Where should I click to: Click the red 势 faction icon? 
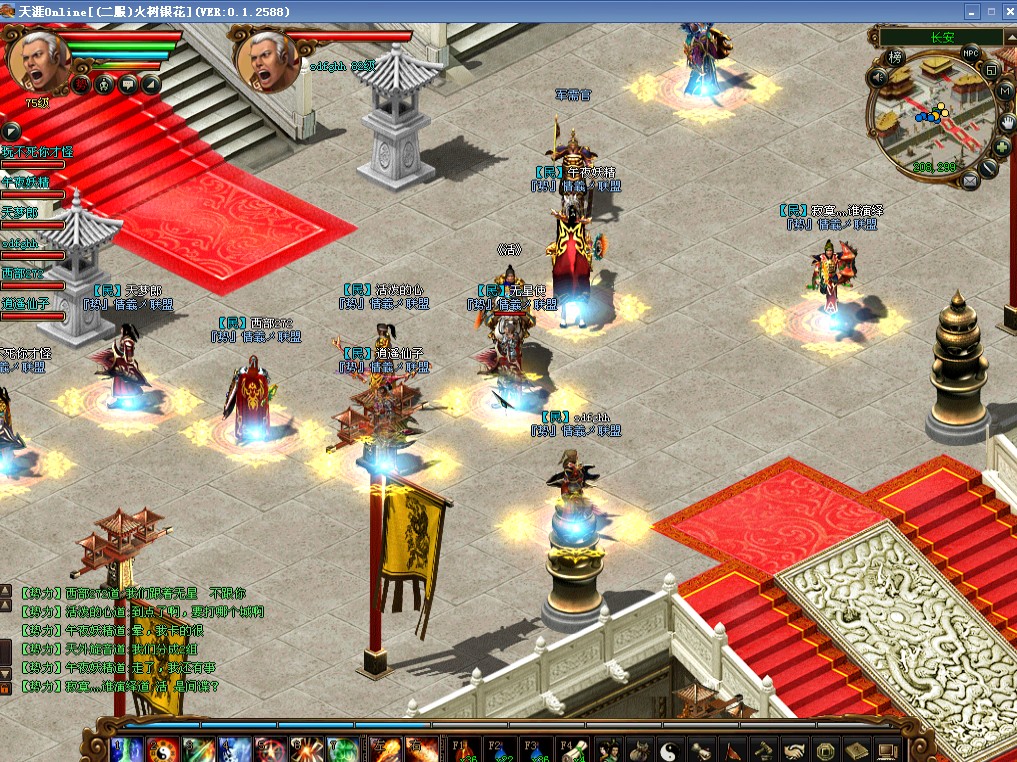tap(80, 84)
